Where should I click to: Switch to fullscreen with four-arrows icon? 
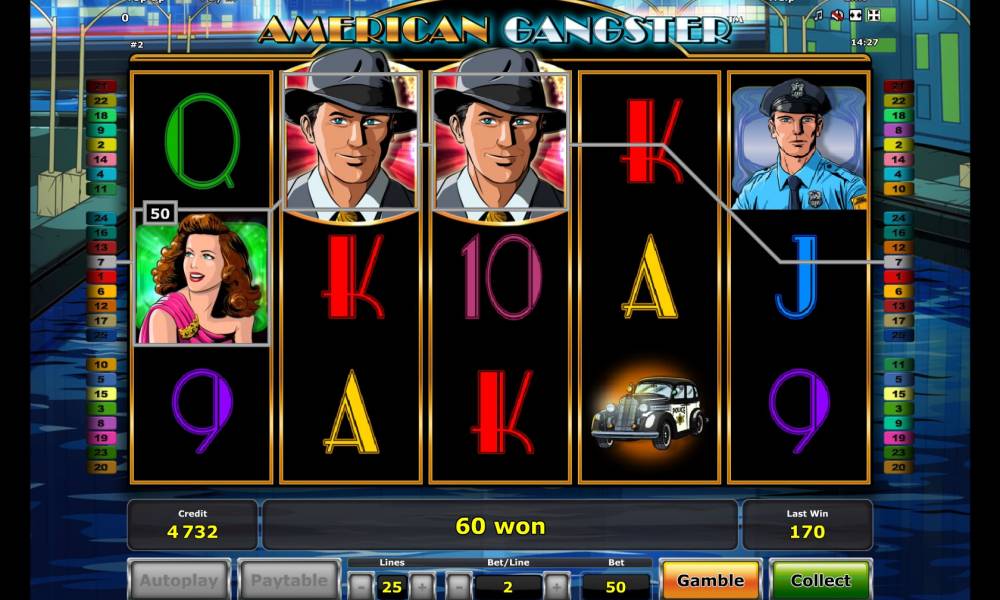(873, 16)
